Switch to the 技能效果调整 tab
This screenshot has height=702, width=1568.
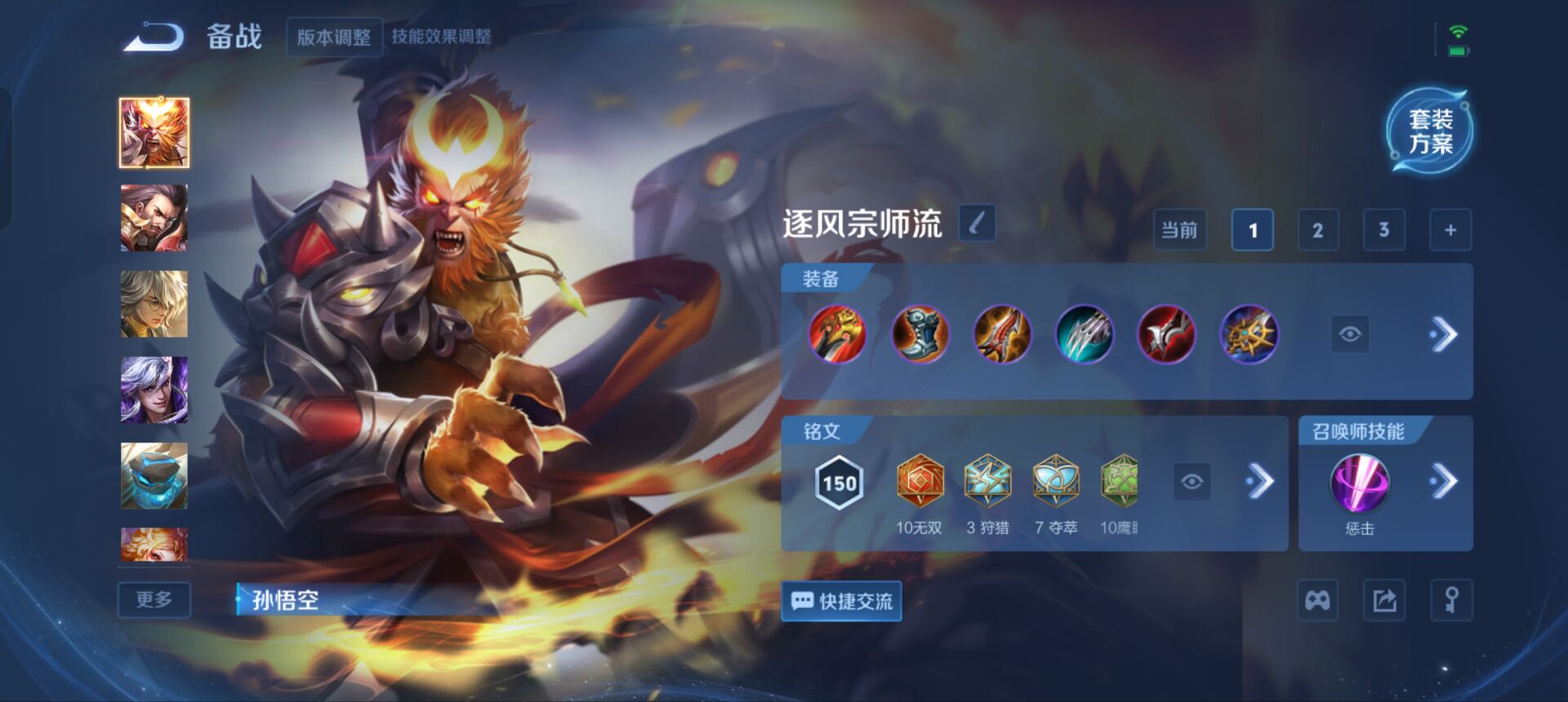pos(445,36)
